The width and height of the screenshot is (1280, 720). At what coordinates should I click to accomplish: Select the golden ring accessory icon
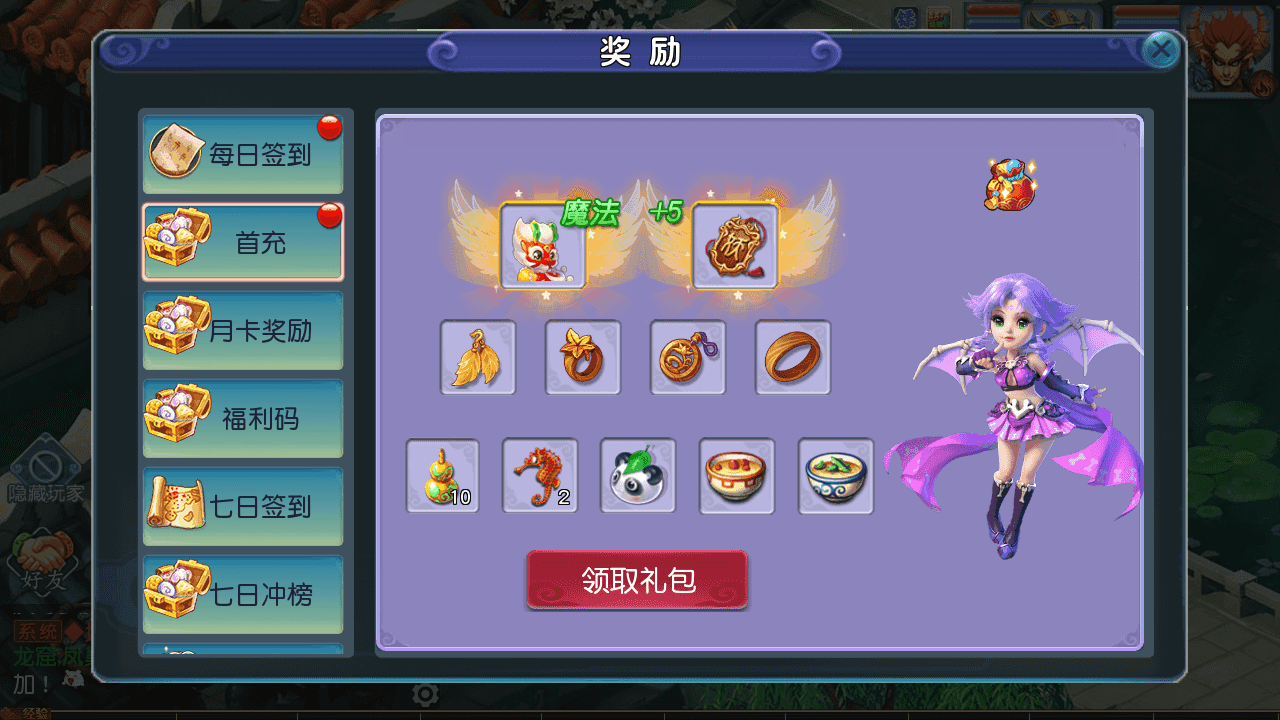pos(791,357)
